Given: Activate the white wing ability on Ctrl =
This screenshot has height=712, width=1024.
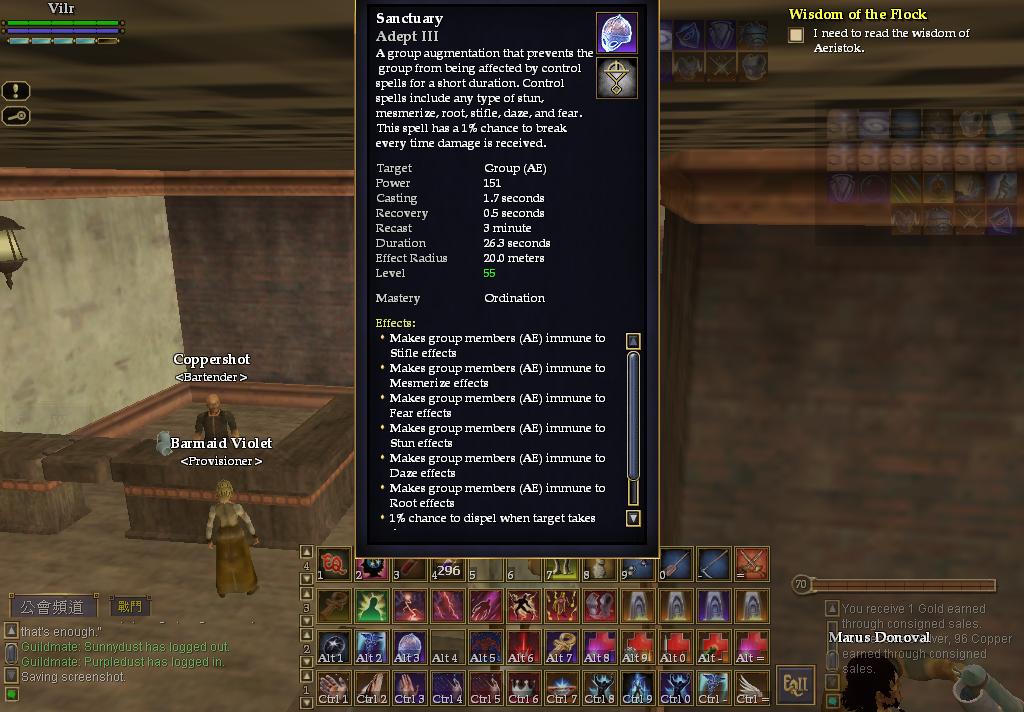Looking at the screenshot, I should click(x=751, y=687).
